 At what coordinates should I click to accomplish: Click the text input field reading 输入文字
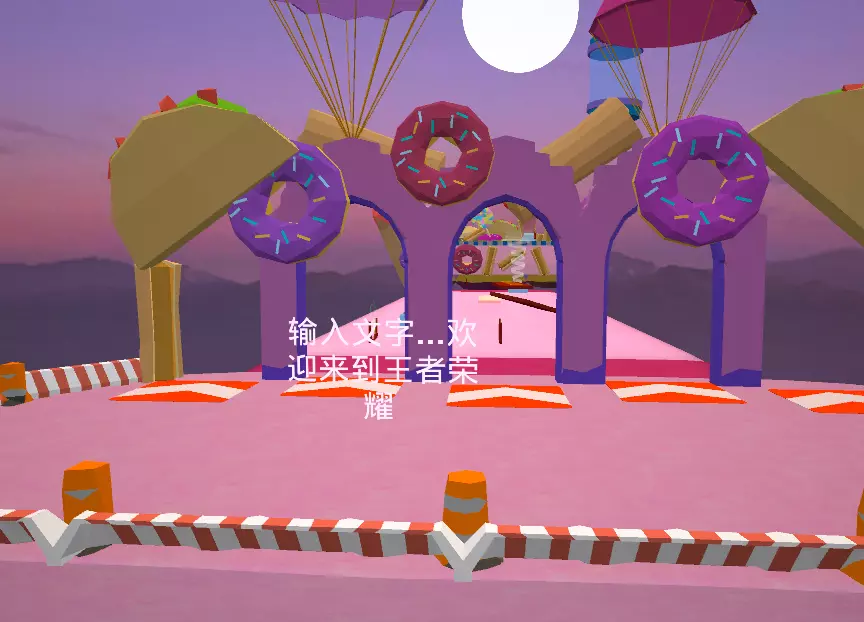click(x=383, y=366)
